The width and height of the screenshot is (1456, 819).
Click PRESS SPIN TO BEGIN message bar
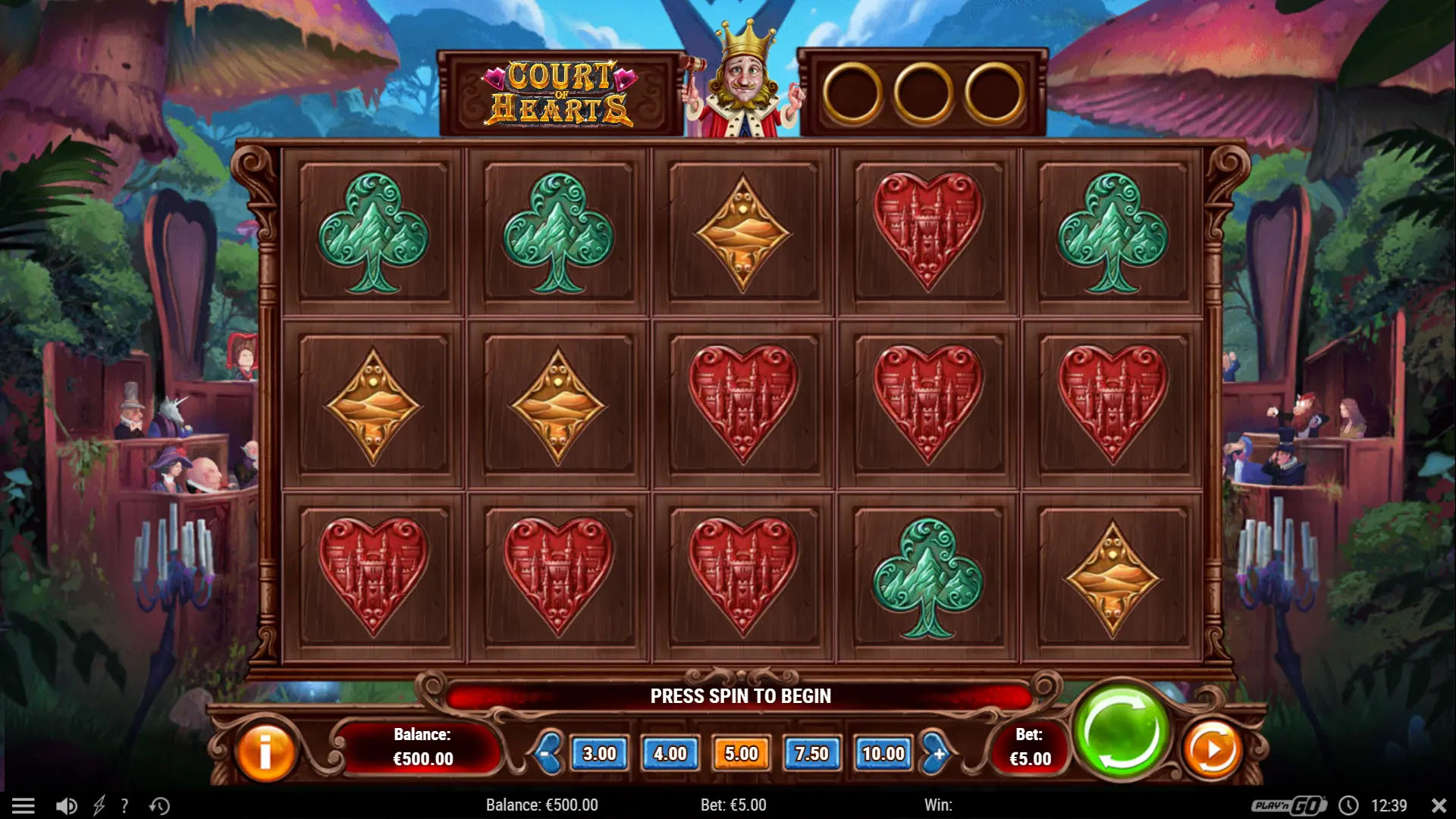point(739,695)
